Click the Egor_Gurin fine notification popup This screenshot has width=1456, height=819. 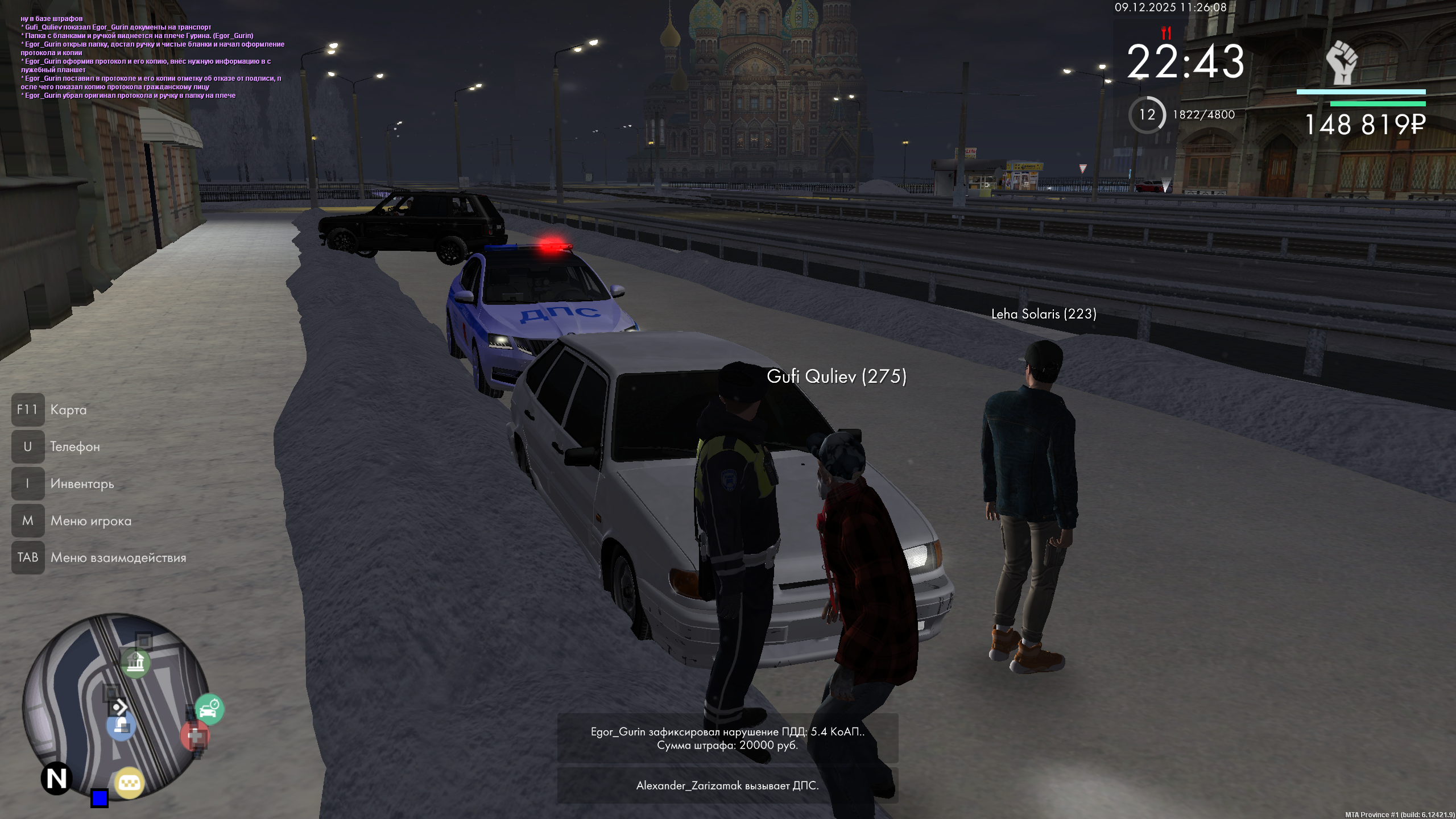[x=727, y=738]
